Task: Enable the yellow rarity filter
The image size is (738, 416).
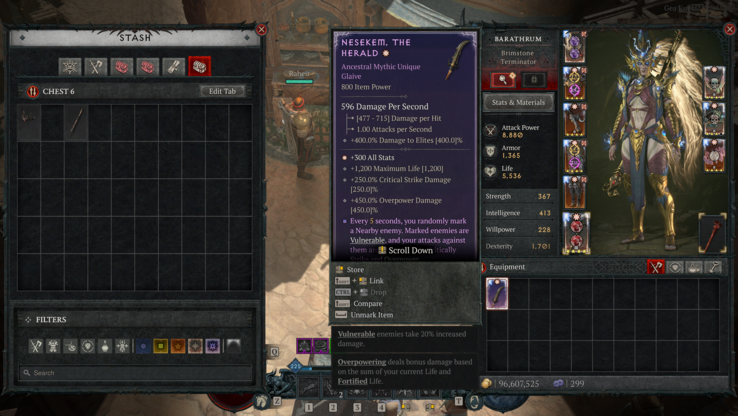Action: point(160,346)
